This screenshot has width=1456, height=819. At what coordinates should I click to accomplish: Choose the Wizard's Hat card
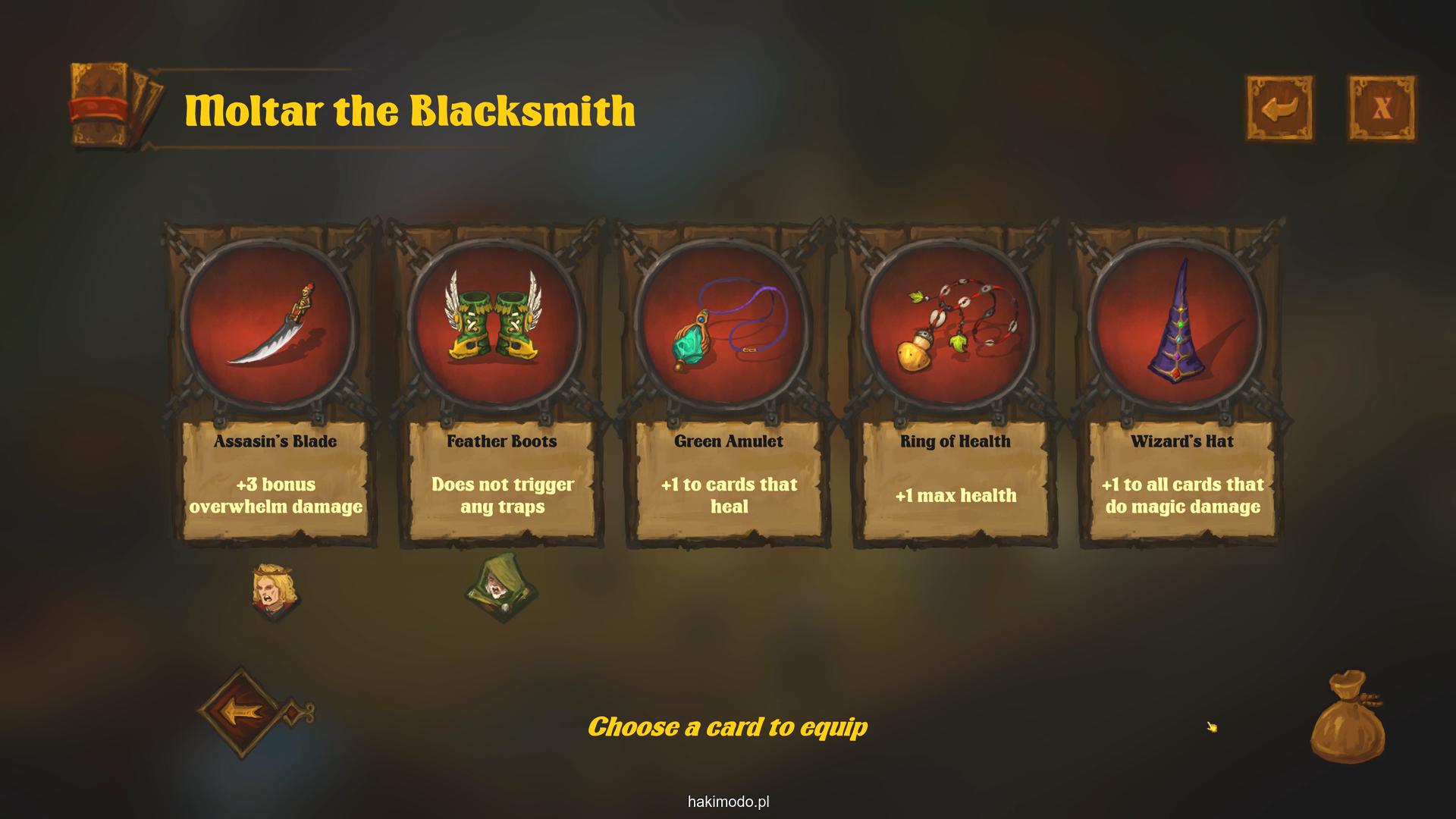click(x=1181, y=383)
